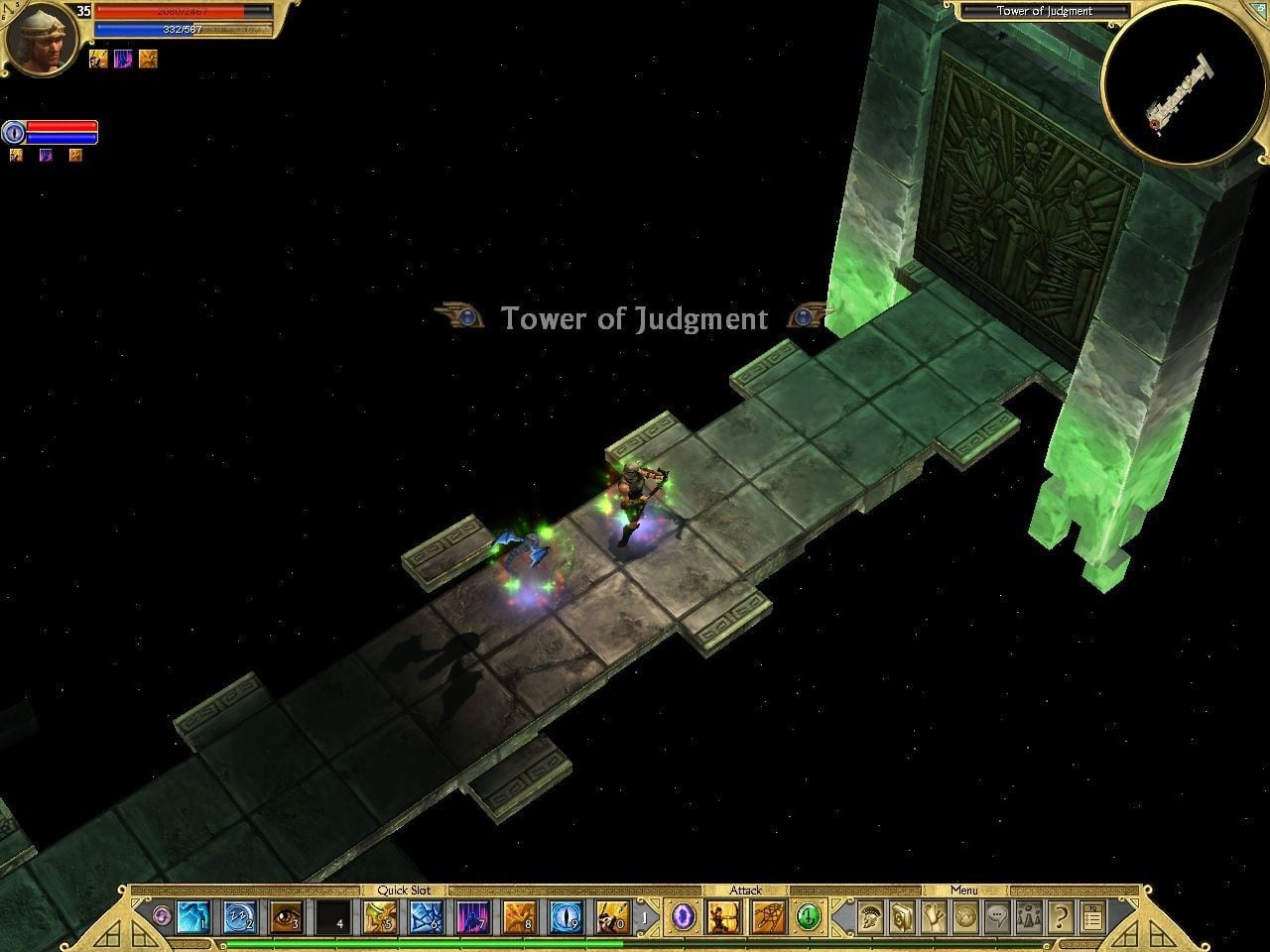Cast the purple figure skill in slot 7
Viewport: 1270px width, 952px height.
pyautogui.click(x=473, y=917)
